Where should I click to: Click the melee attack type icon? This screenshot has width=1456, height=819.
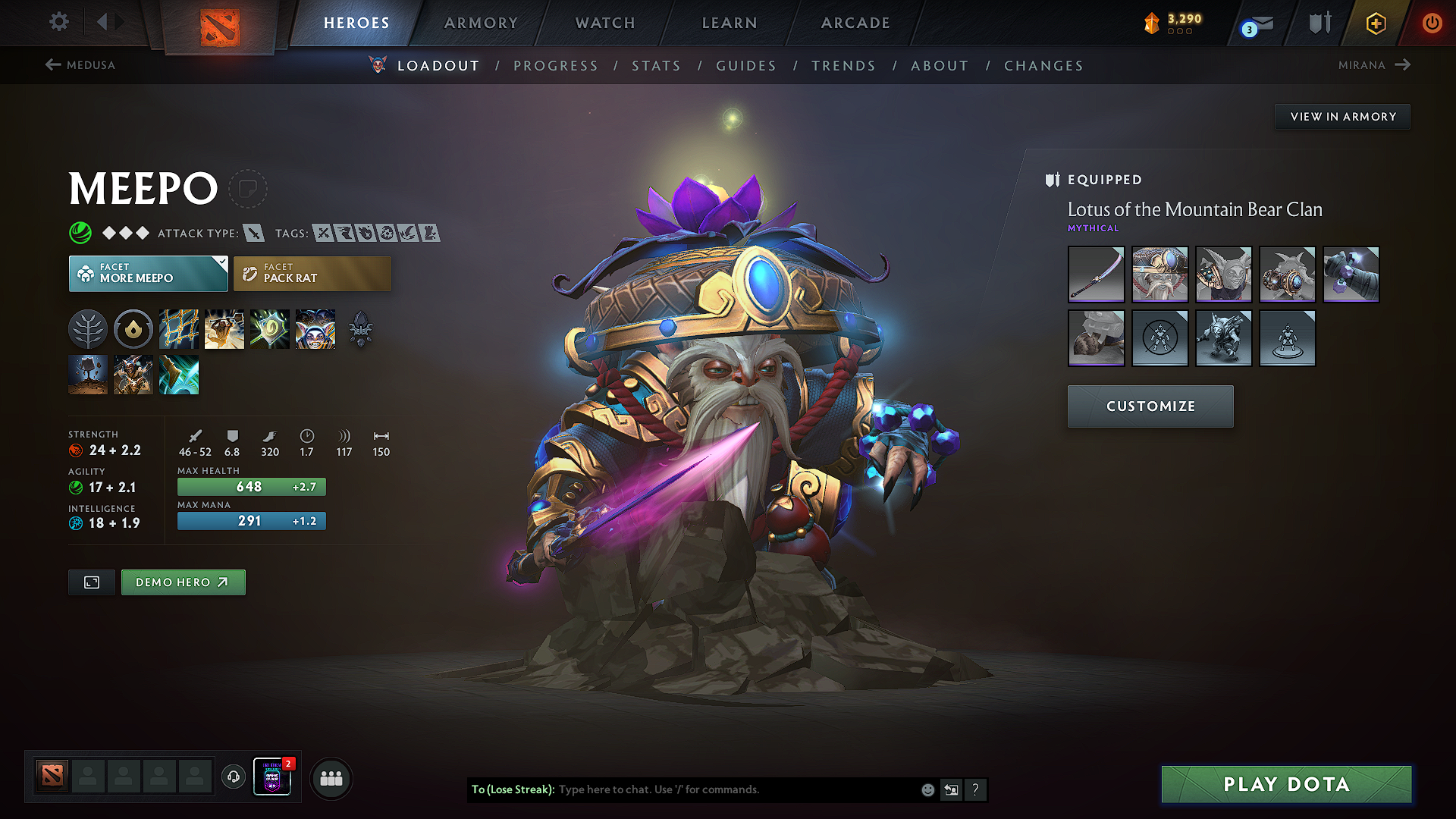(x=253, y=233)
